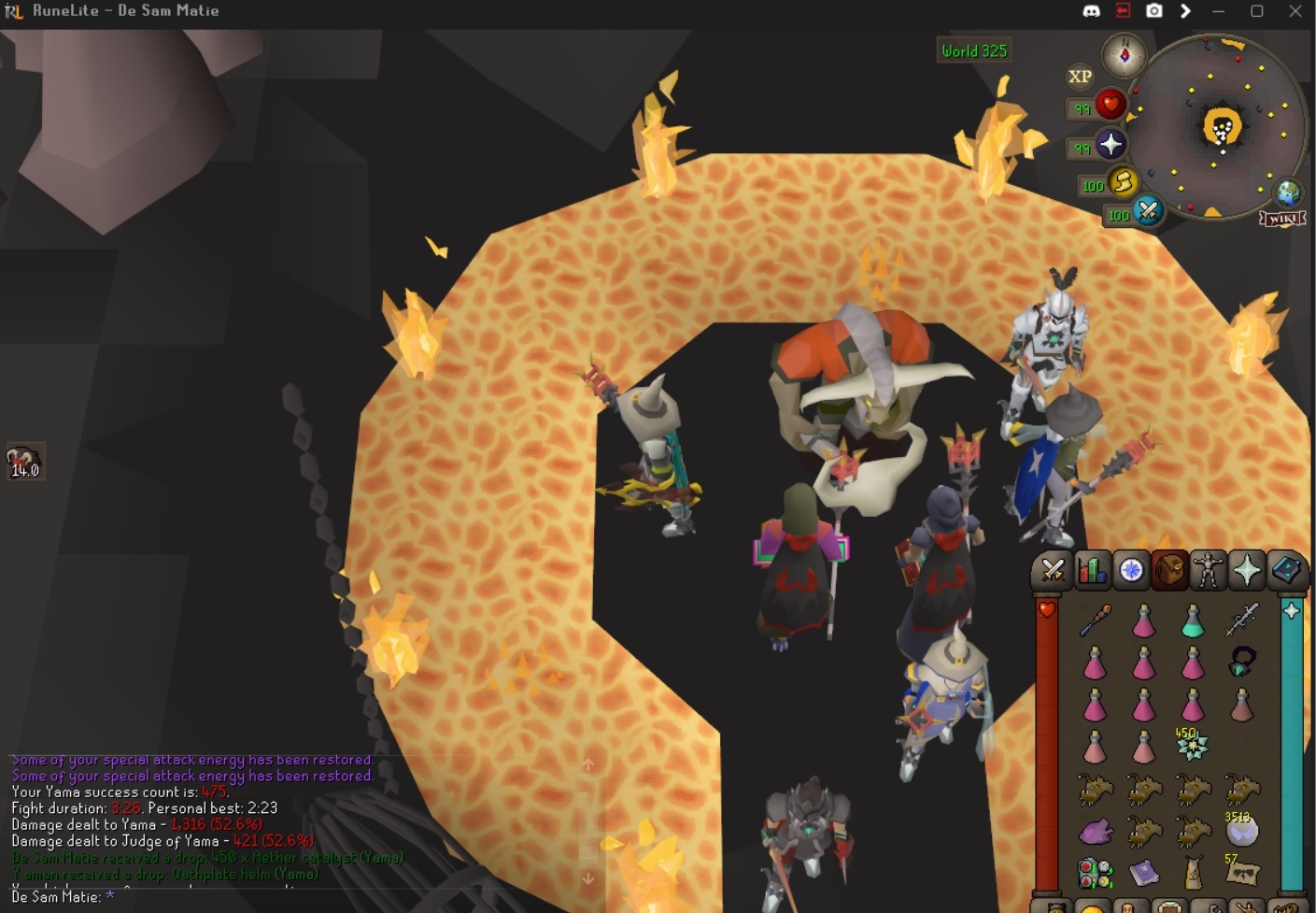Switch to the Skills tab
Screen dimensions: 1316x913
[x=1092, y=570]
